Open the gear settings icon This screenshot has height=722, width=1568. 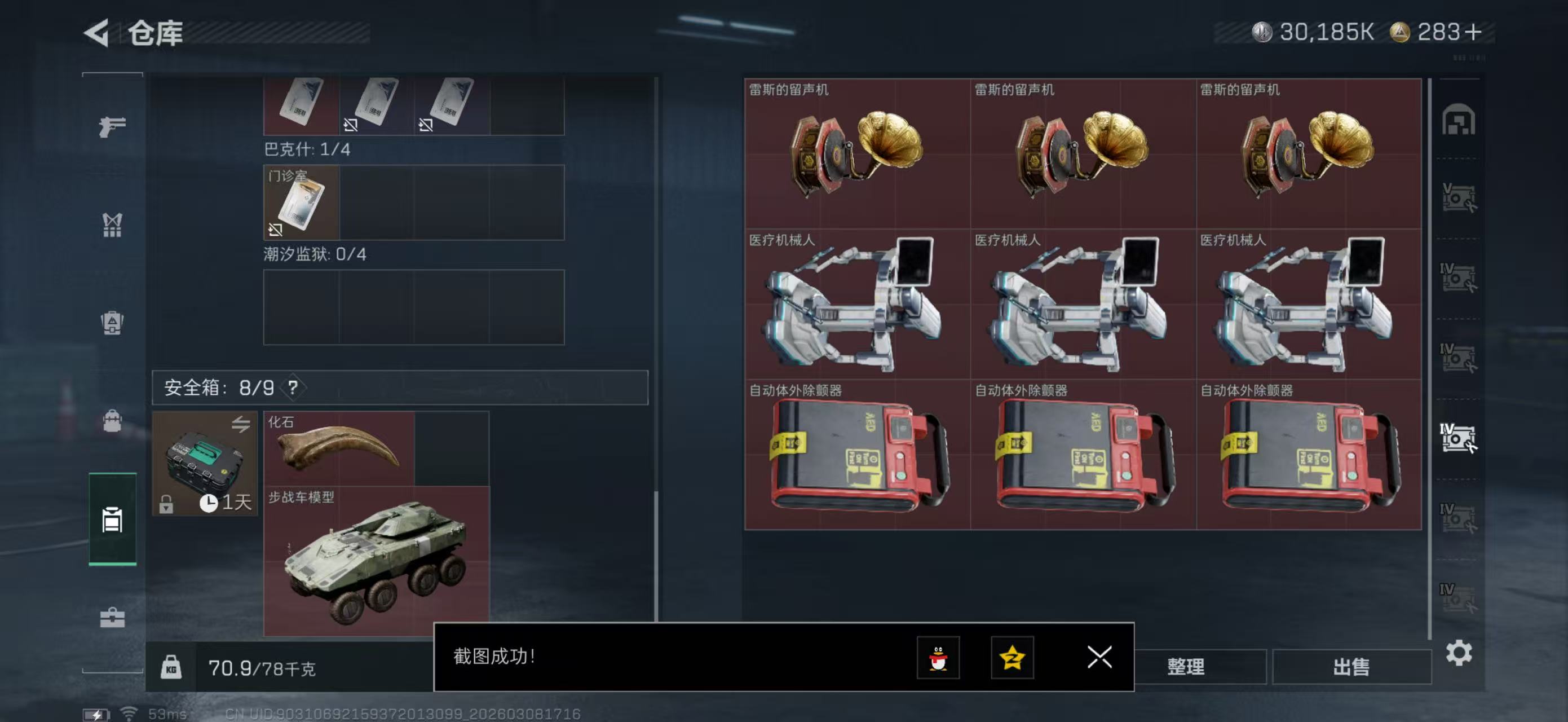click(1459, 653)
